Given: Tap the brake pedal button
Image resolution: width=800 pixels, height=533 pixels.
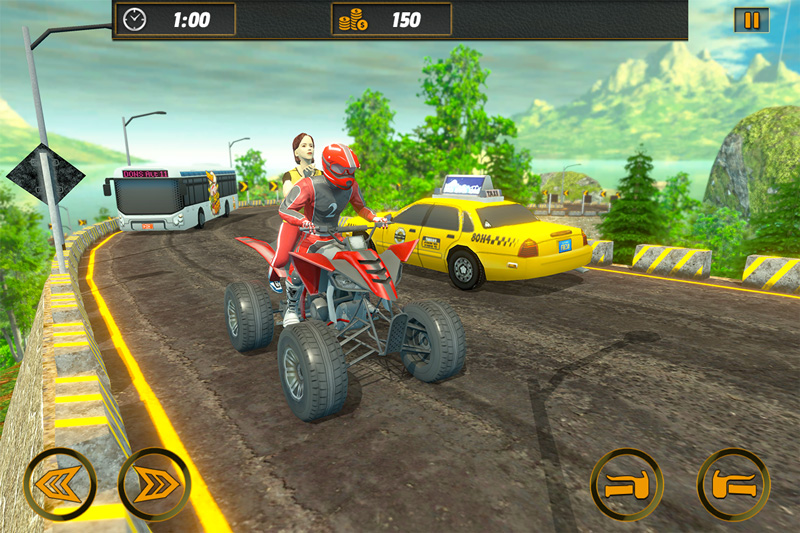Looking at the screenshot, I should 626,485.
